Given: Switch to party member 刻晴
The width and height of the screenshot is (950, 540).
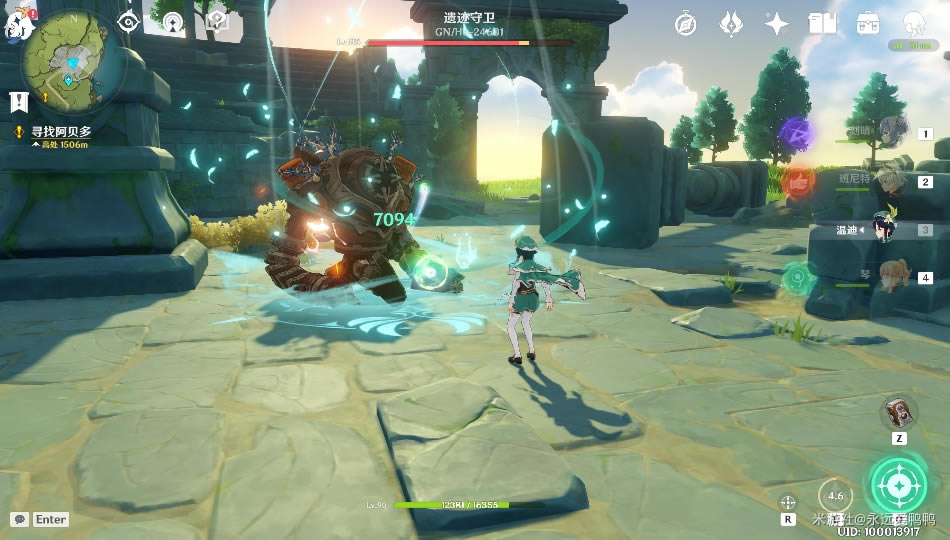Looking at the screenshot, I should [x=892, y=131].
